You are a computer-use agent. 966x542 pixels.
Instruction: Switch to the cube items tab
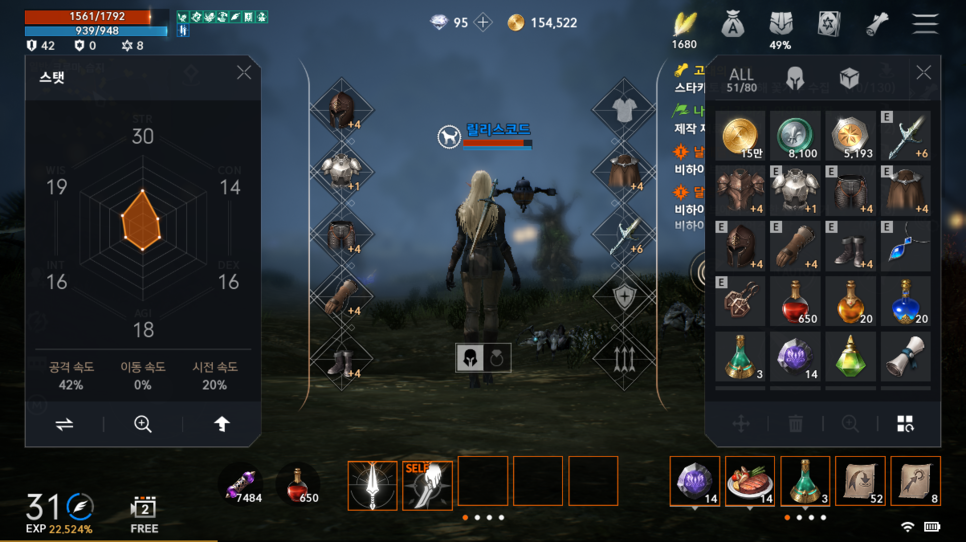point(849,79)
